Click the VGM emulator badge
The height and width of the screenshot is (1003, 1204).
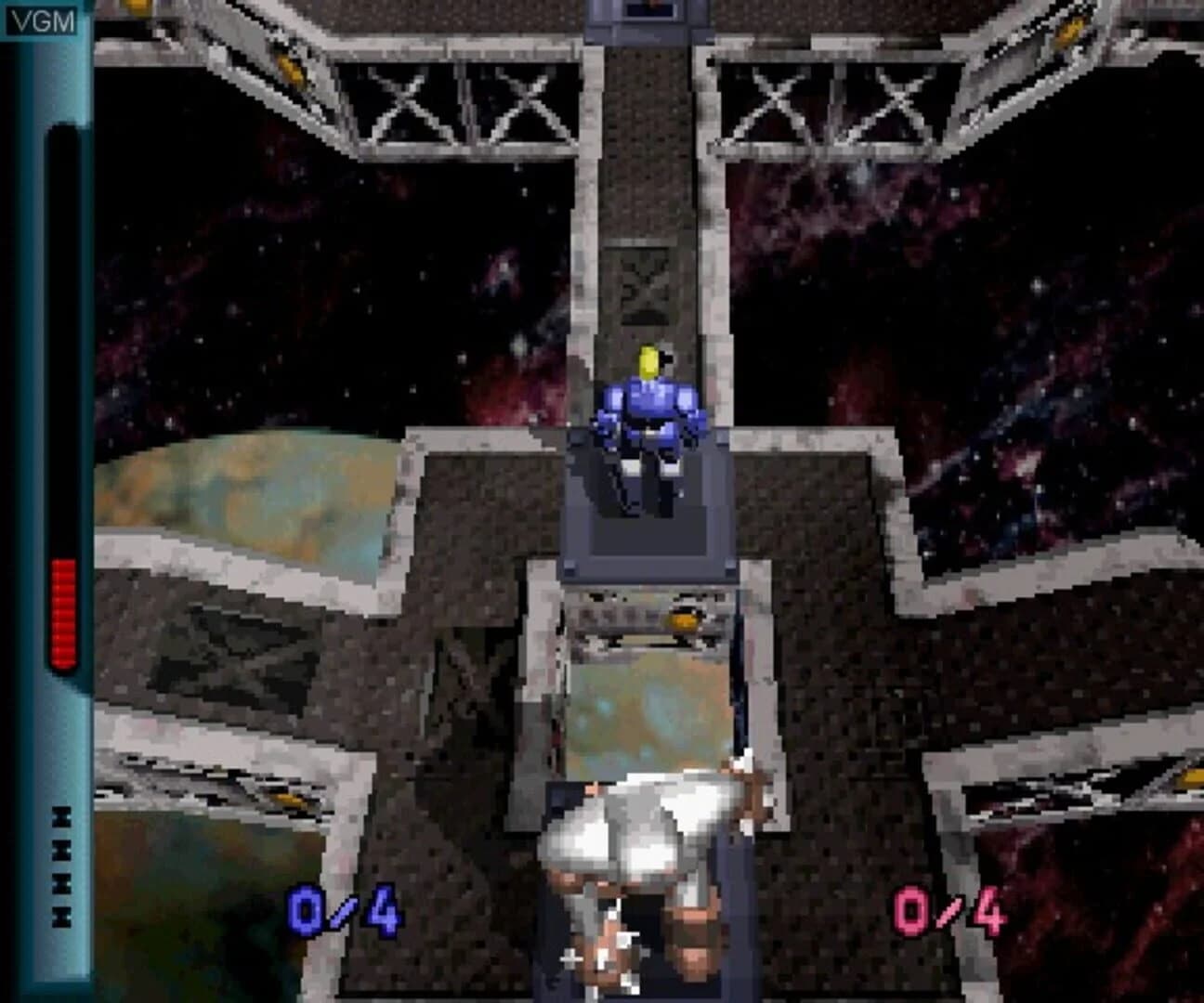pyautogui.click(x=44, y=17)
